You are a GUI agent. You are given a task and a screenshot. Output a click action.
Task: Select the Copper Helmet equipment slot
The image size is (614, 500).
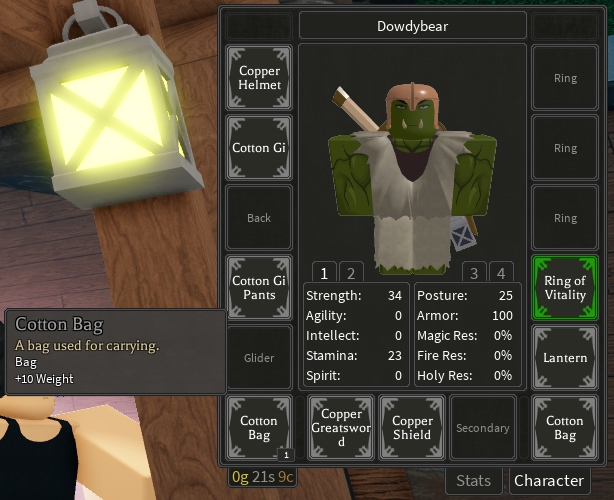pos(259,78)
